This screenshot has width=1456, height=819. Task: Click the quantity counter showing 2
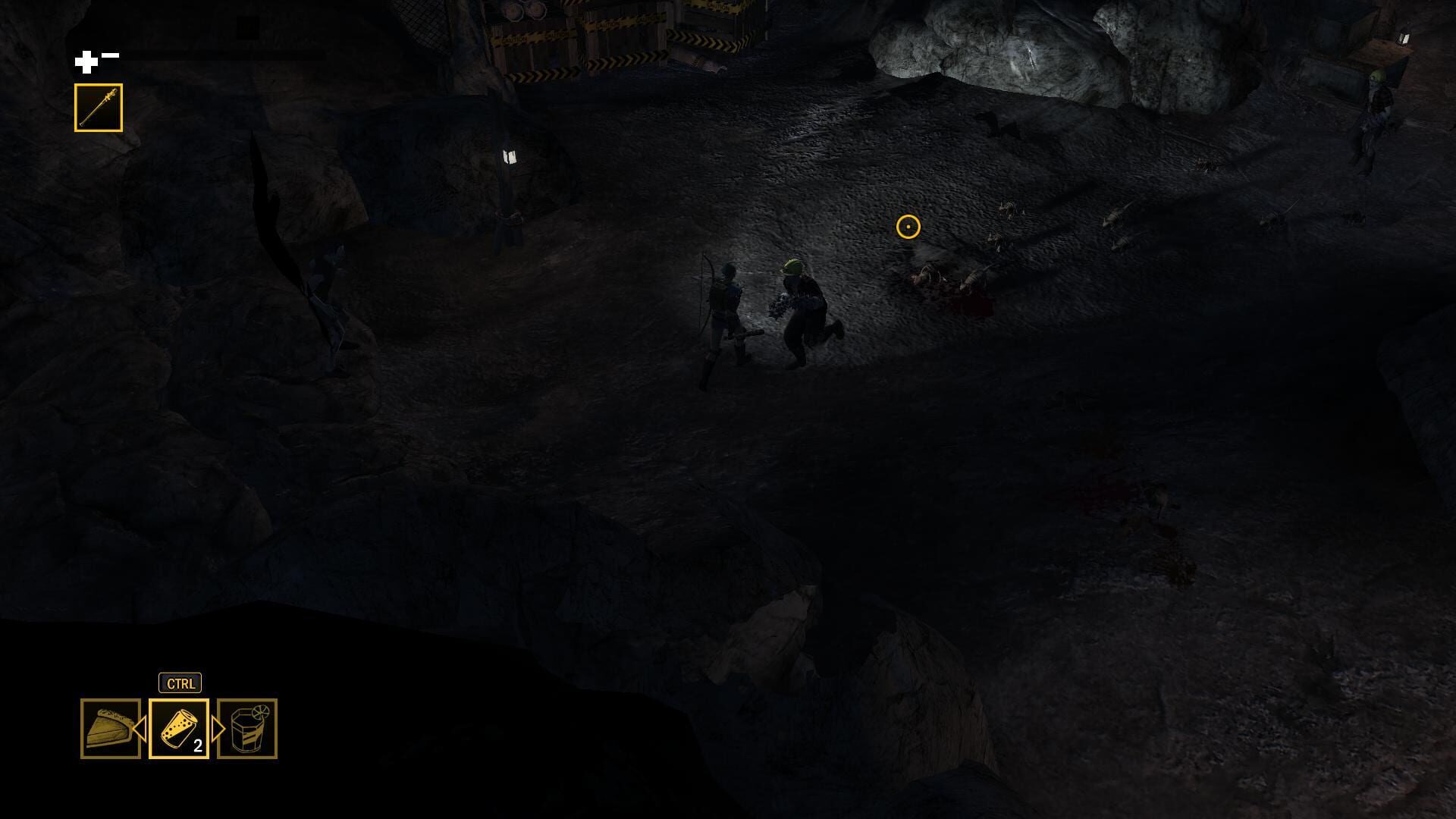pos(196,746)
